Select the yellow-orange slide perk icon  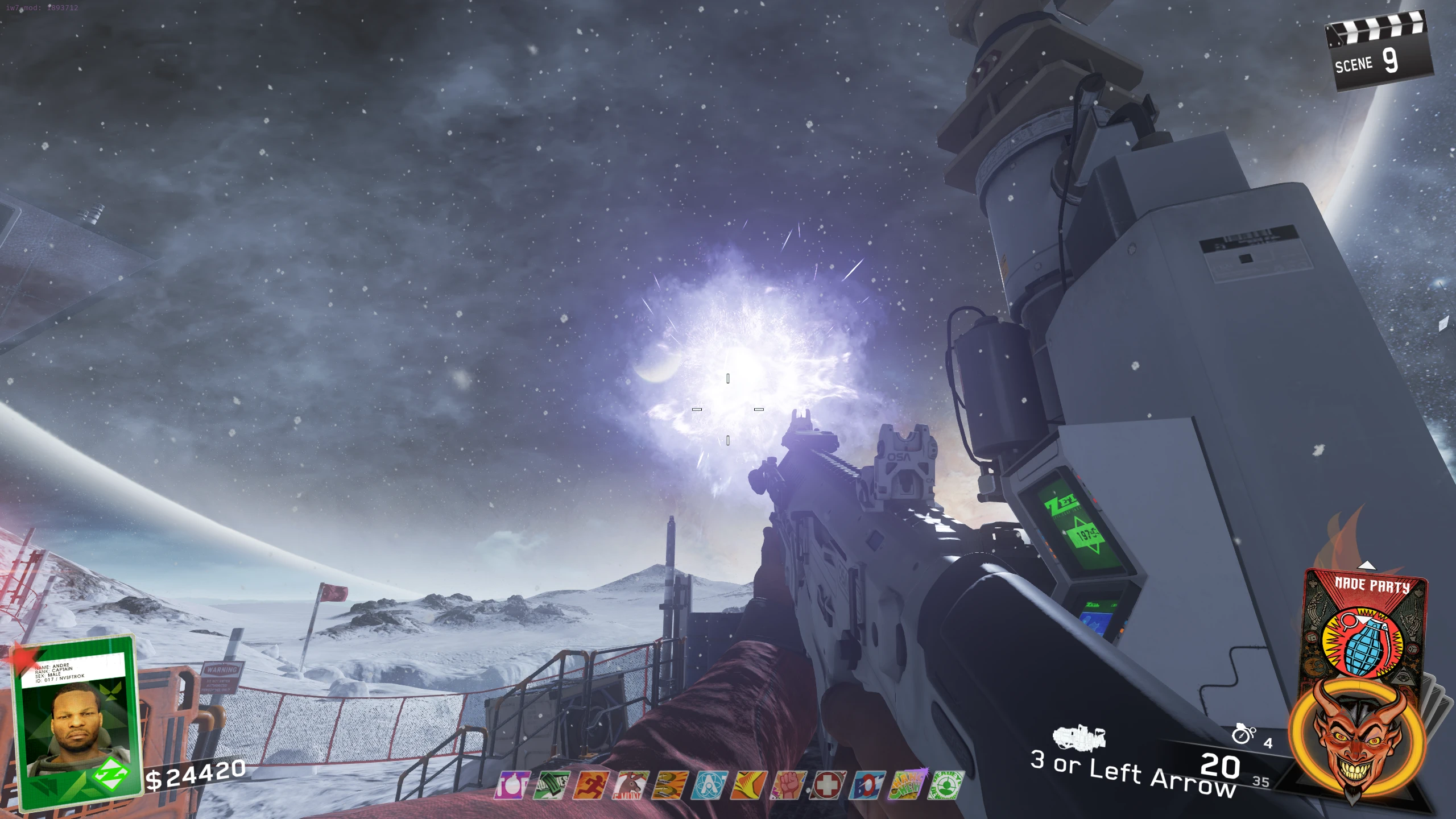tap(748, 785)
